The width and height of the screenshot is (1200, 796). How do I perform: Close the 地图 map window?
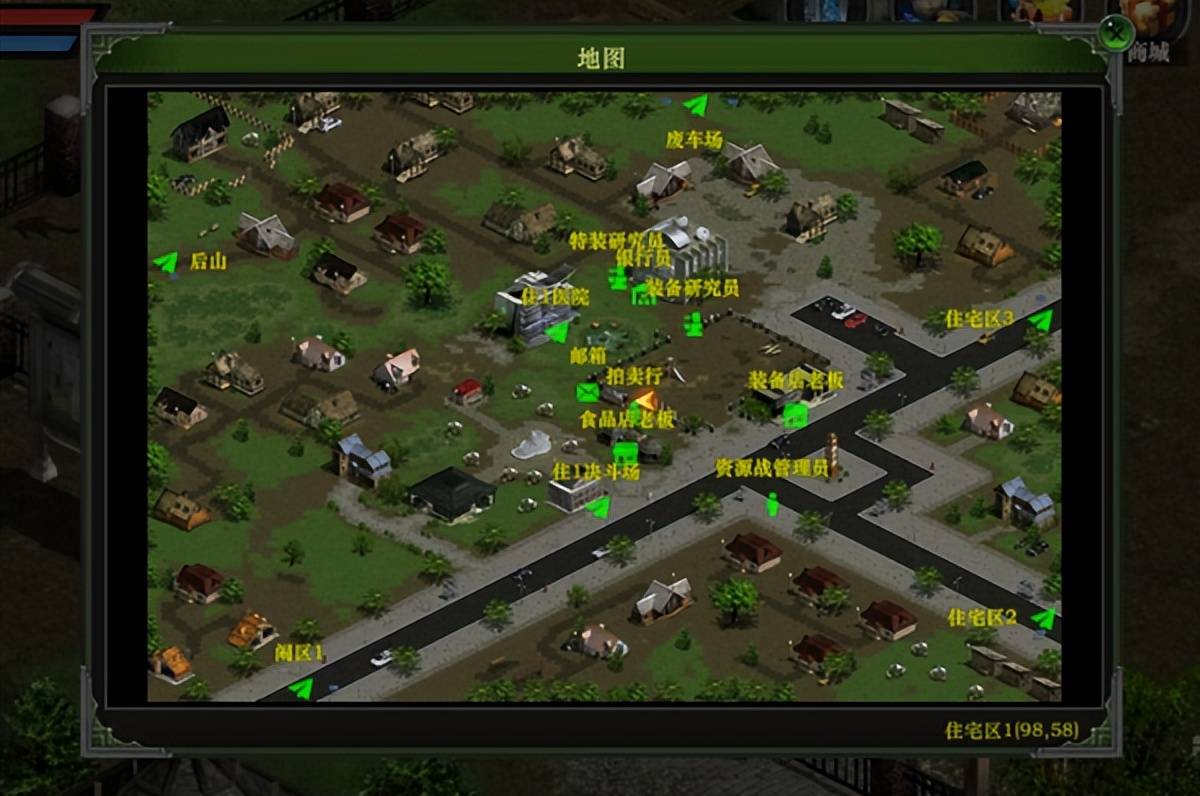pyautogui.click(x=1113, y=35)
